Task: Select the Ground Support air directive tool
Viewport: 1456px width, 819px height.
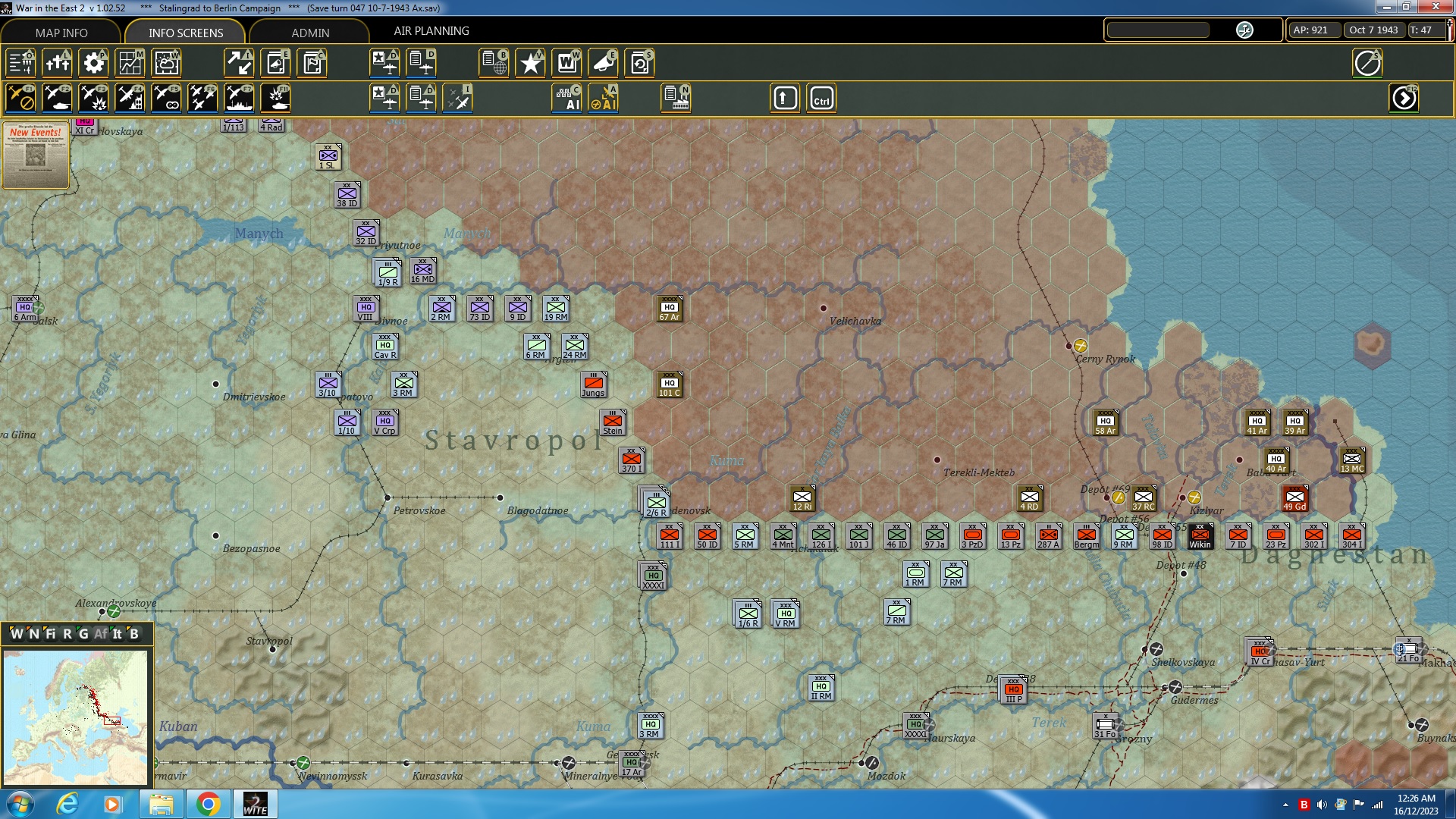Action: [x=57, y=98]
